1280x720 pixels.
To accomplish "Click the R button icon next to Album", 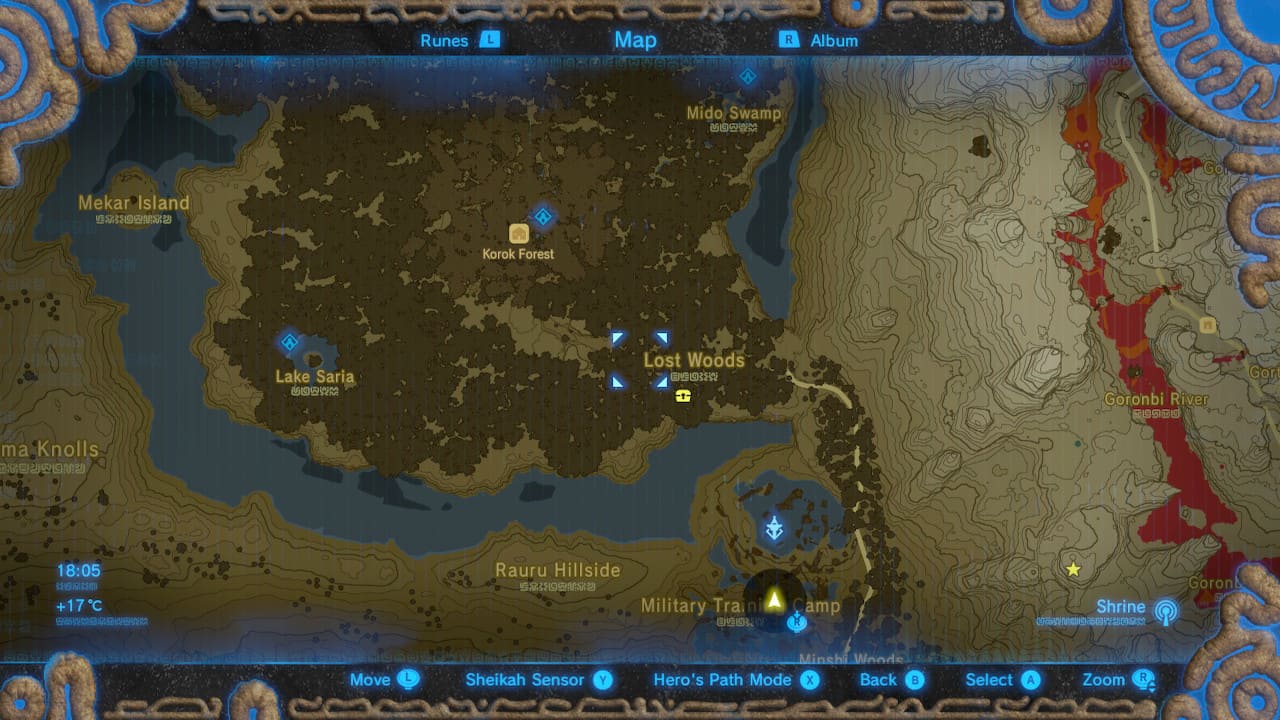I will click(789, 40).
